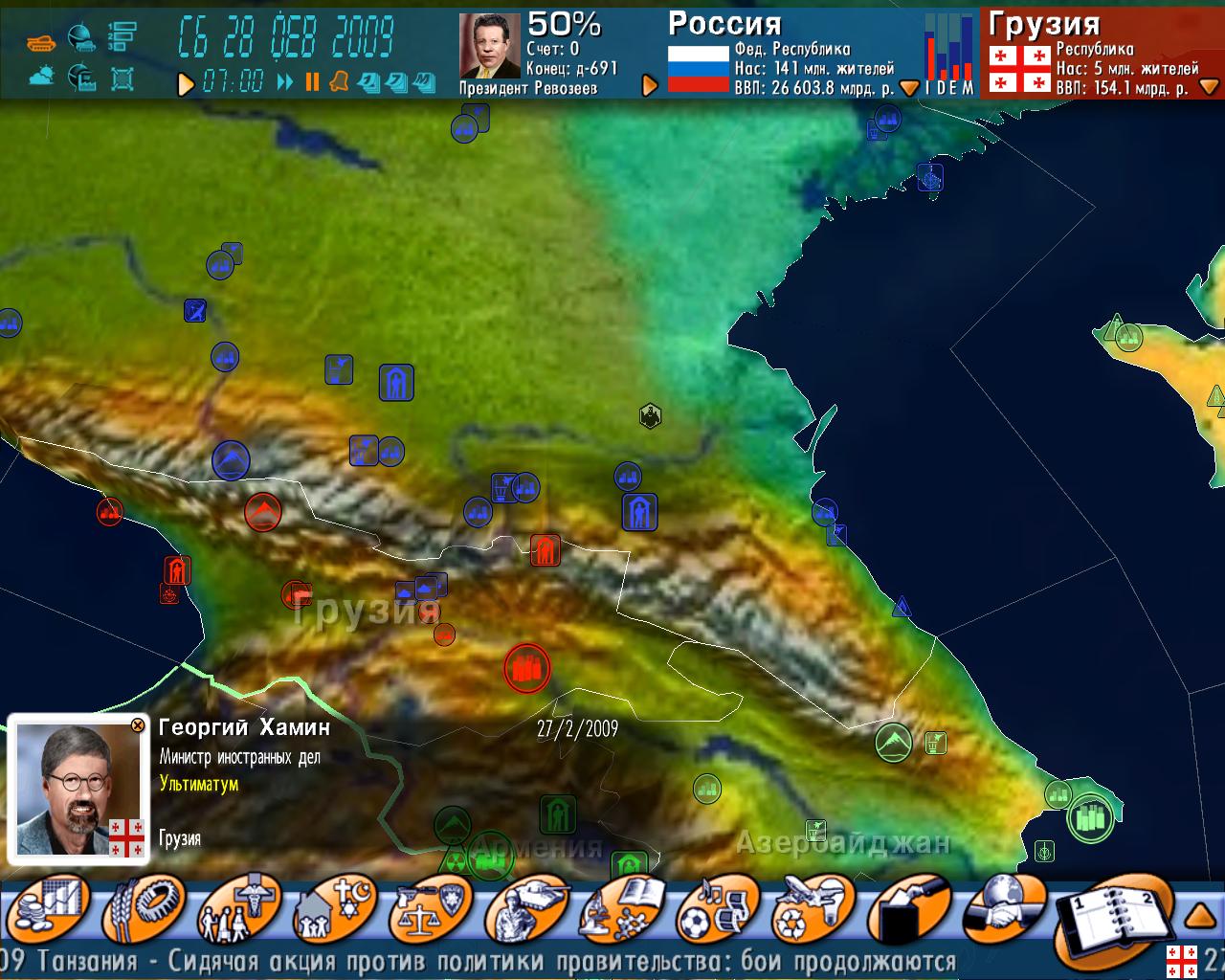The image size is (1225, 980).
Task: Open the yellow Ultimatum message link
Action: point(199,784)
